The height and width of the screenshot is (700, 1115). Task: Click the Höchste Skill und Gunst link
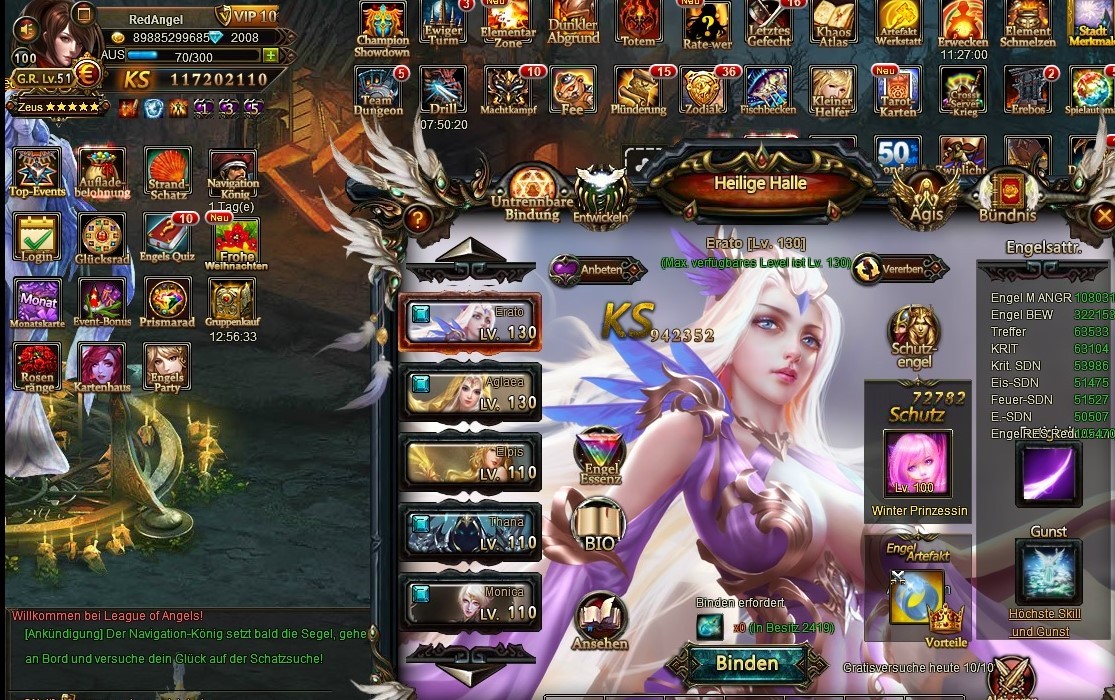click(1045, 622)
